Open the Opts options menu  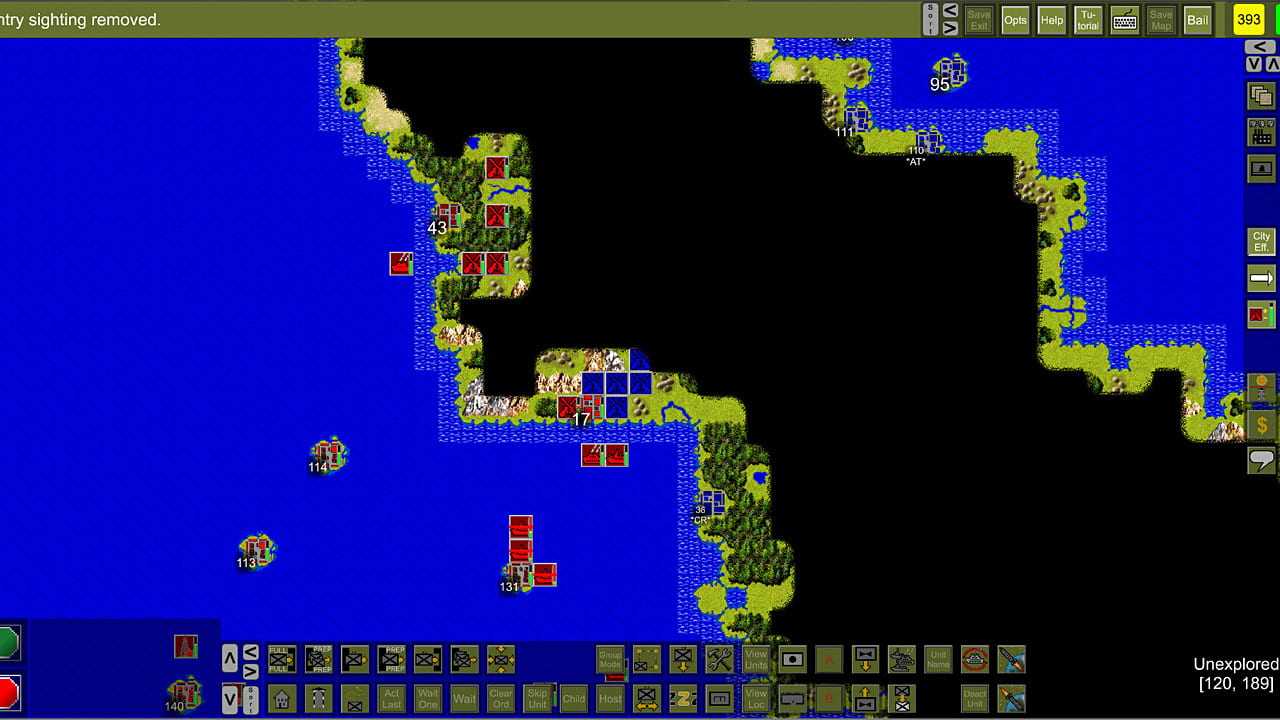1015,20
